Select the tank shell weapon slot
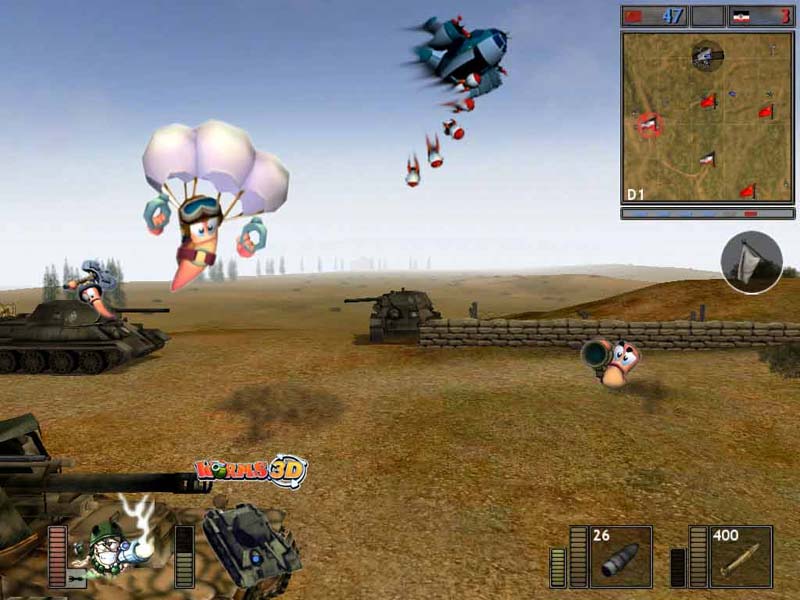Viewport: 800px width, 600px height. pyautogui.click(x=620, y=557)
